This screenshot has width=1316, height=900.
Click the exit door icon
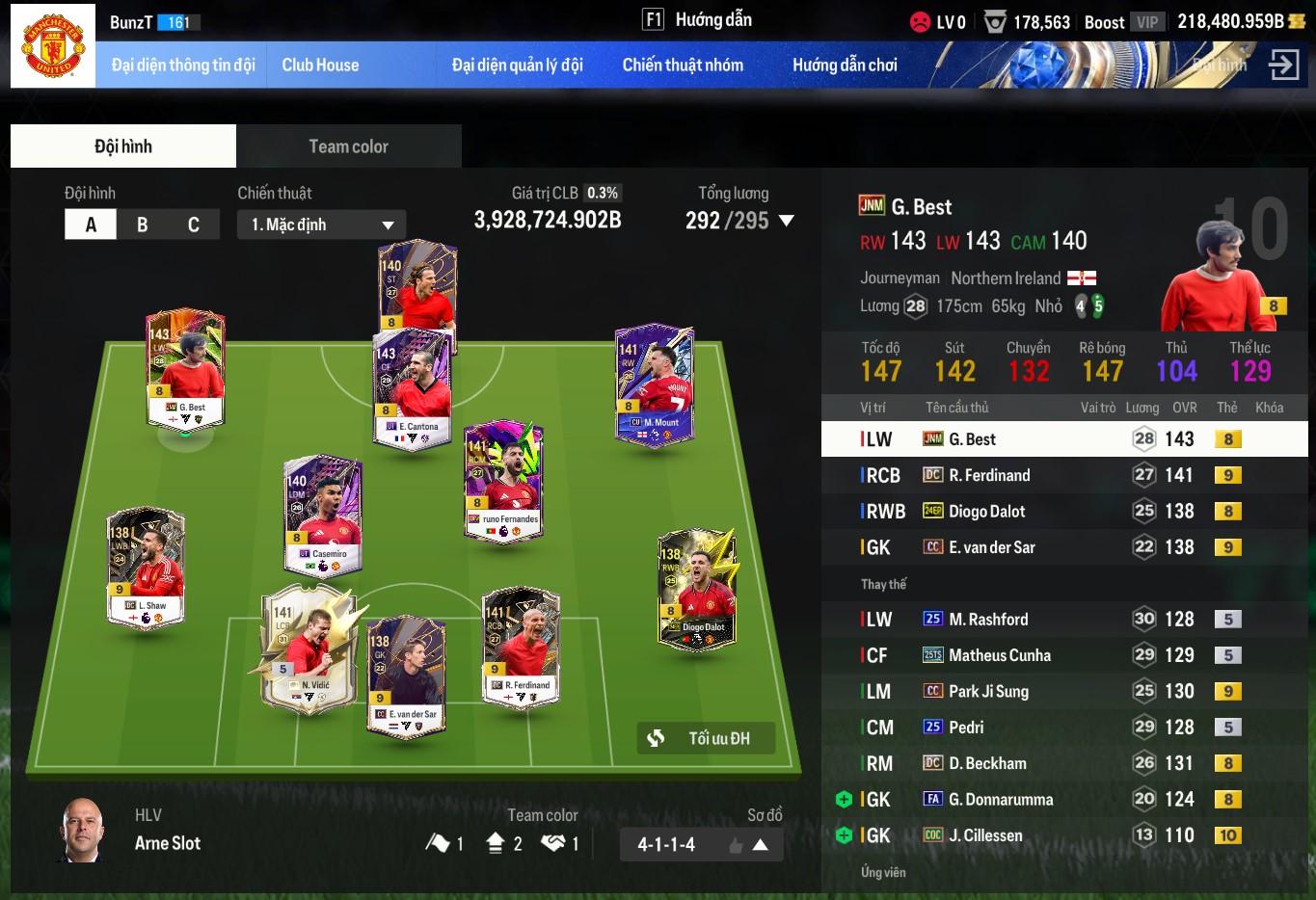(x=1283, y=66)
